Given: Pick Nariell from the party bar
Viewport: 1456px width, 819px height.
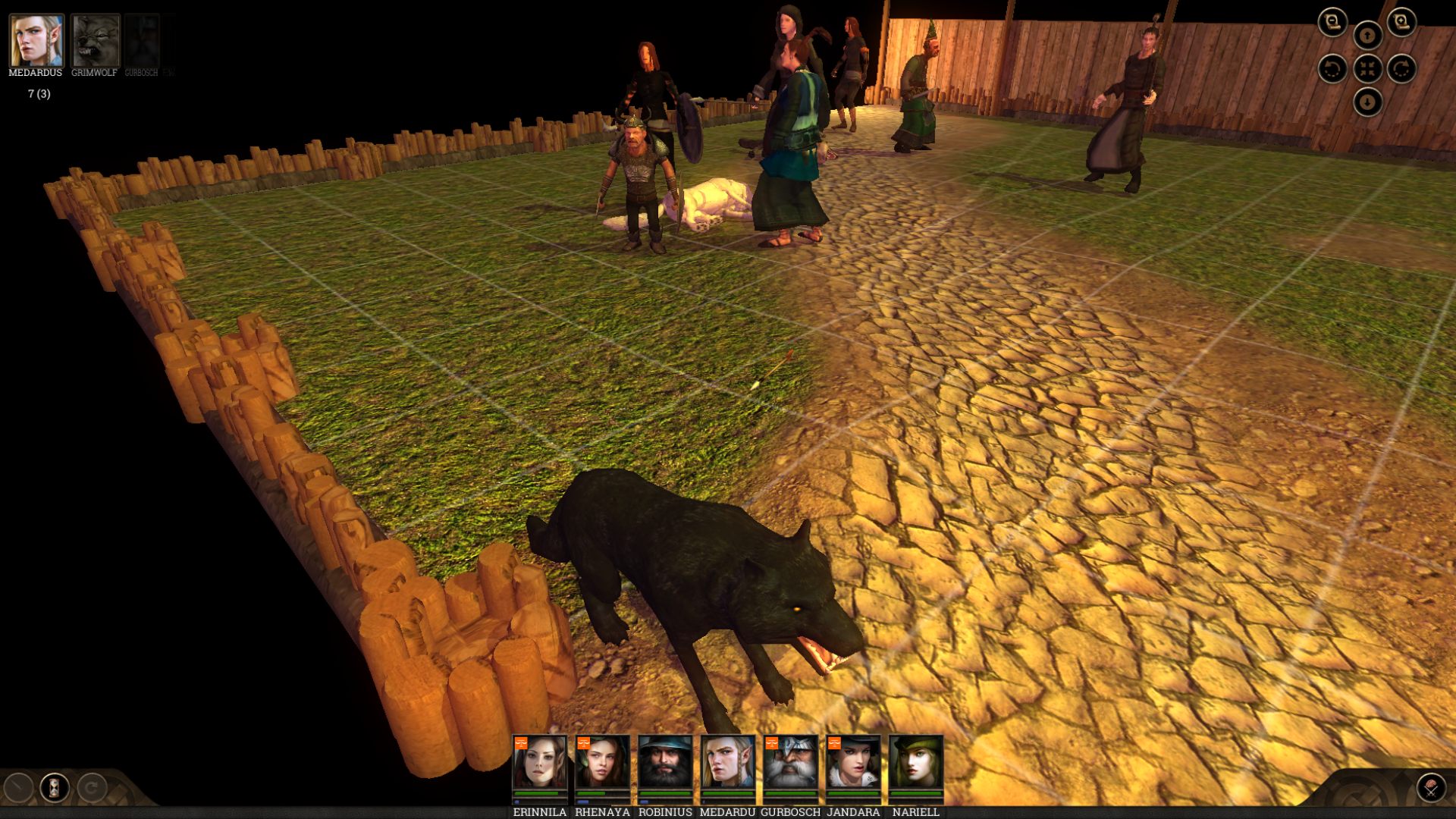Looking at the screenshot, I should [x=916, y=763].
